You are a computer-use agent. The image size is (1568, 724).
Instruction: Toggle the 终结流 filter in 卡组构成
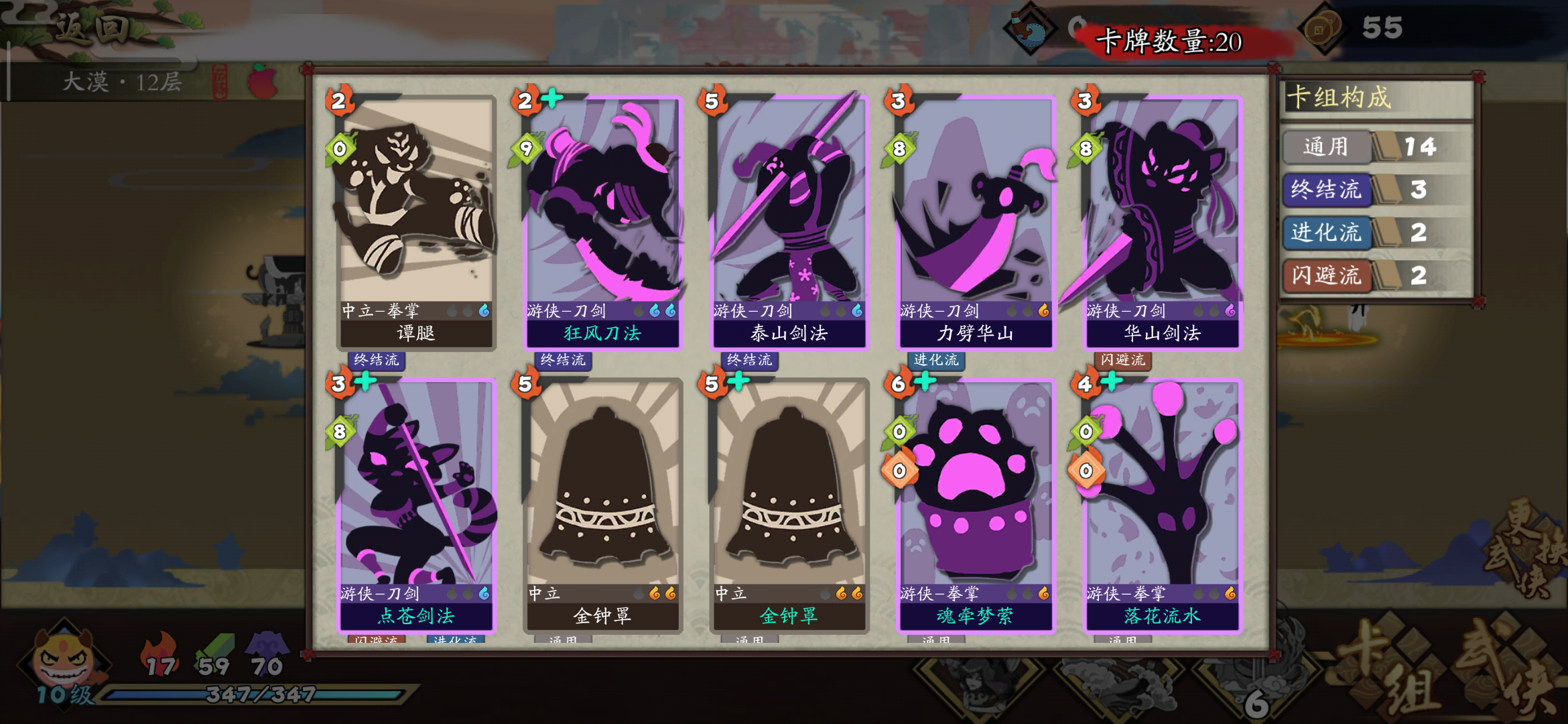pos(1326,191)
